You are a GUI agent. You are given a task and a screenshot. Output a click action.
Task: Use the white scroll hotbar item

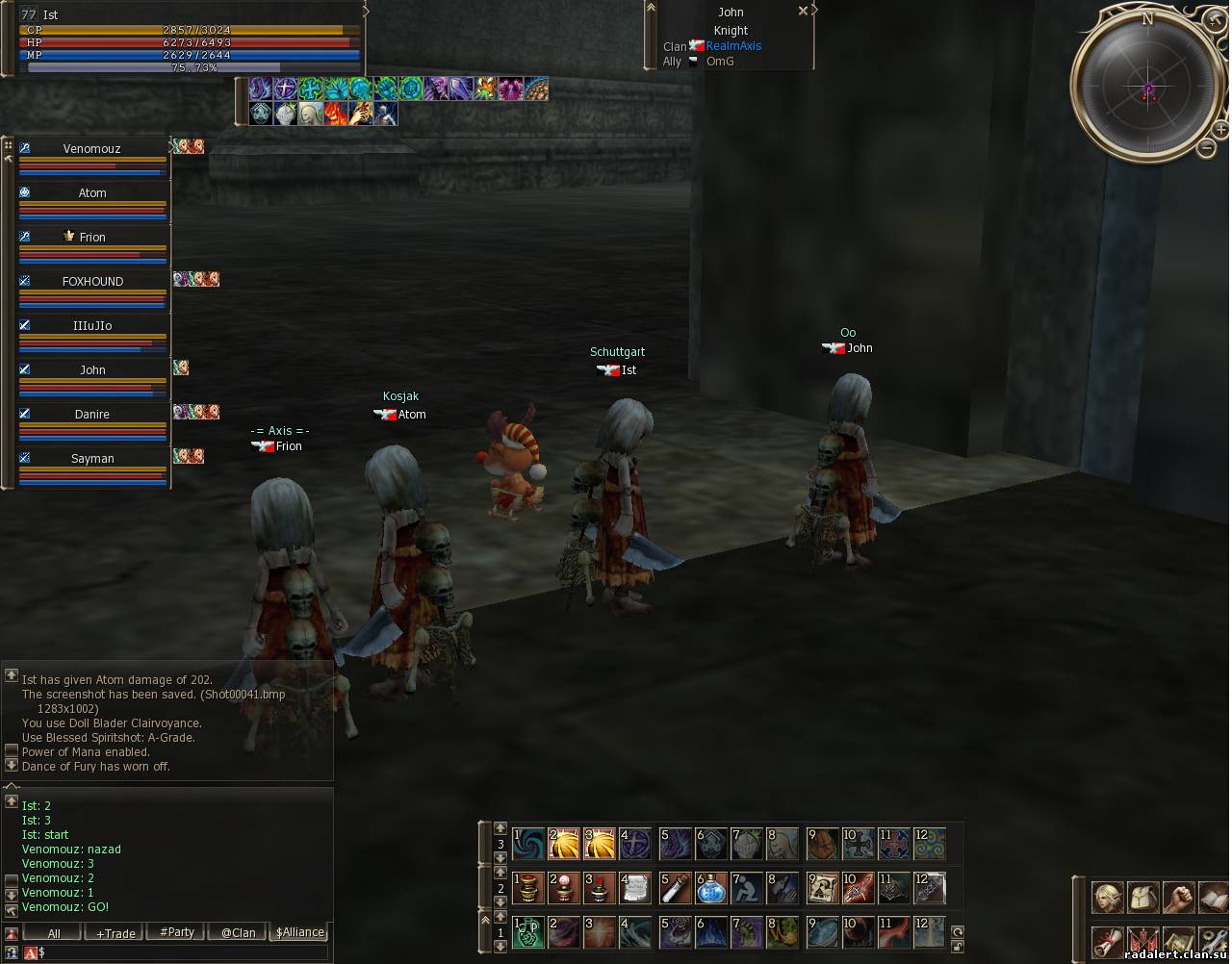[x=635, y=888]
